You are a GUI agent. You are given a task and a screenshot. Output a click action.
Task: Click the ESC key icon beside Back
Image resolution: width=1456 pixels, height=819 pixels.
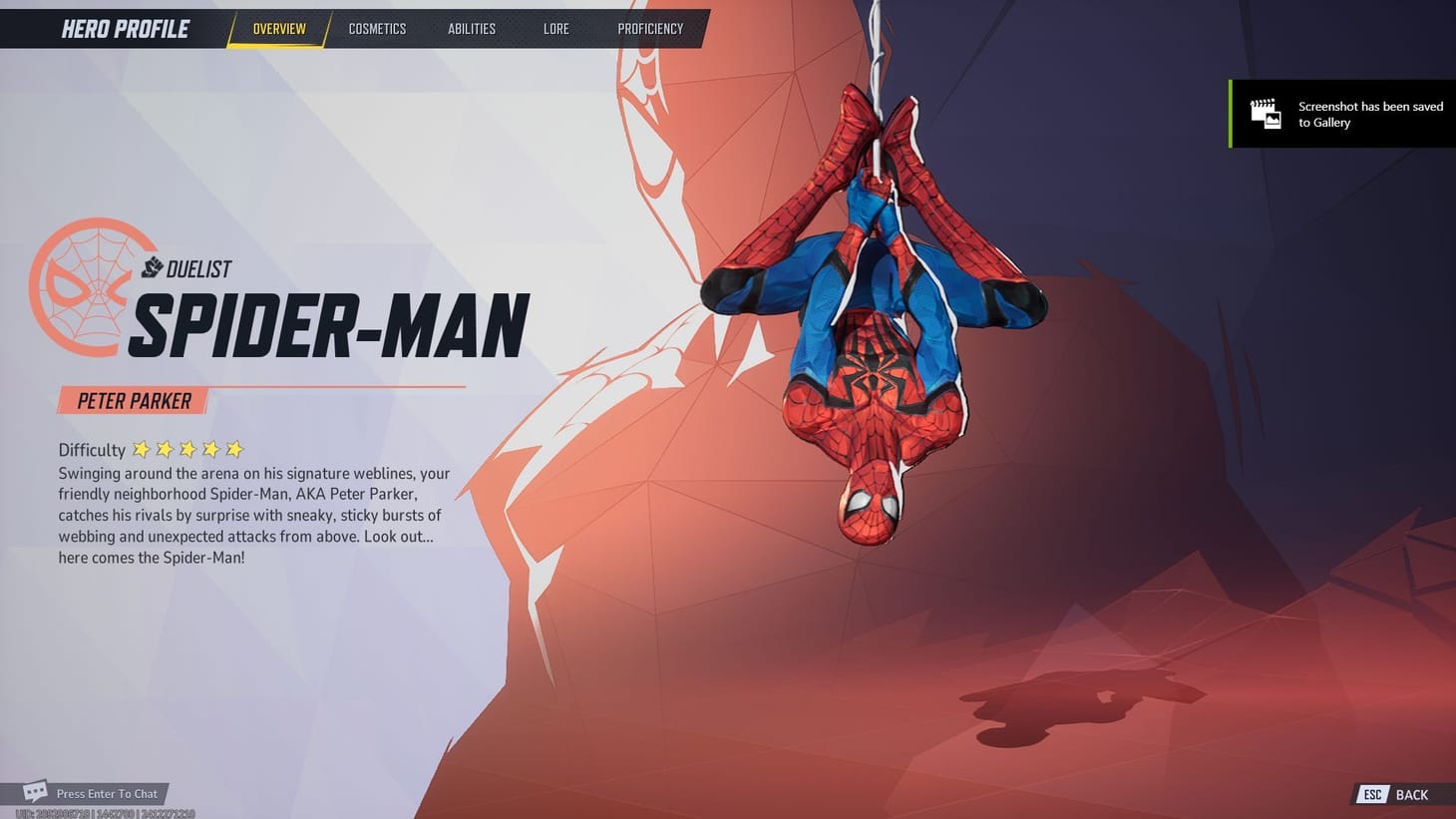click(1372, 794)
